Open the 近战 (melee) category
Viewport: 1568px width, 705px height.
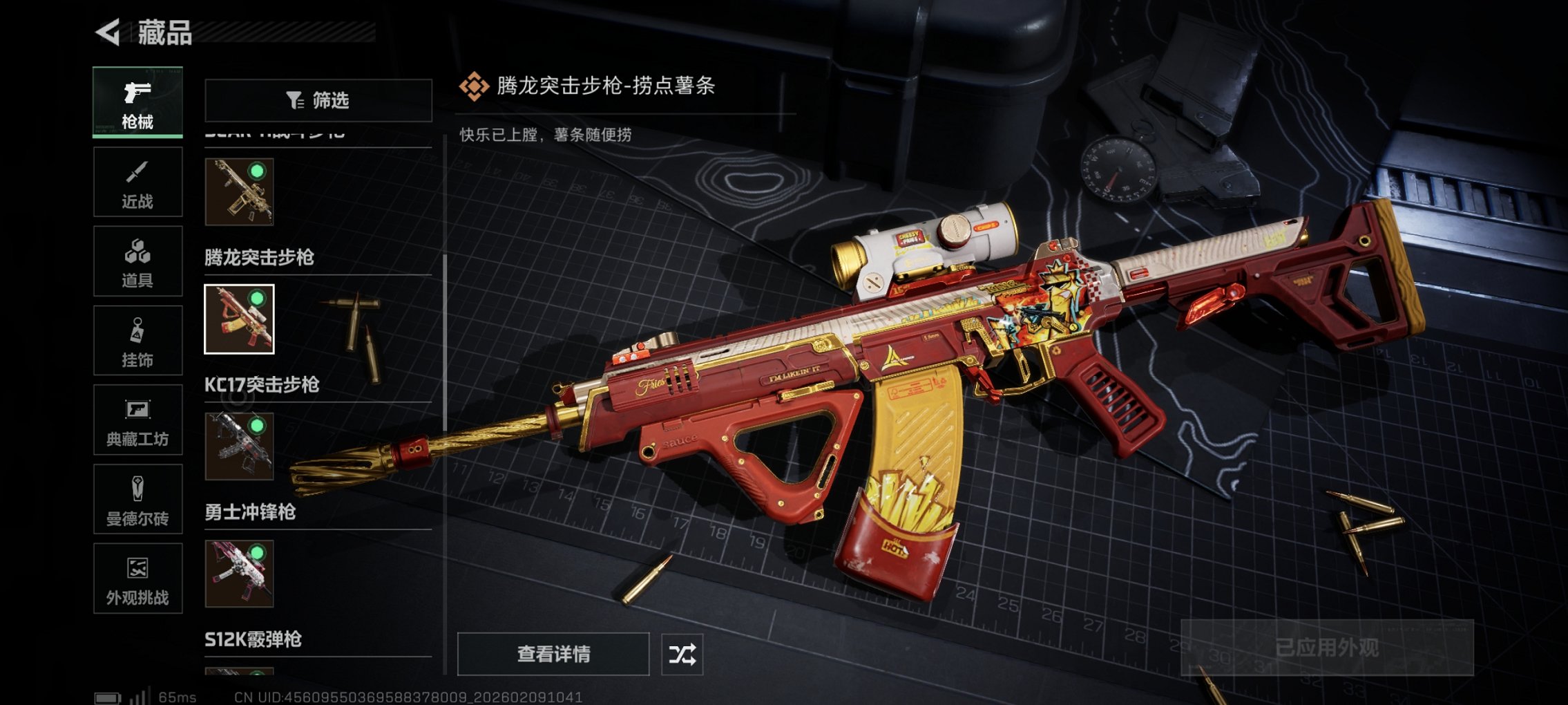(x=137, y=182)
